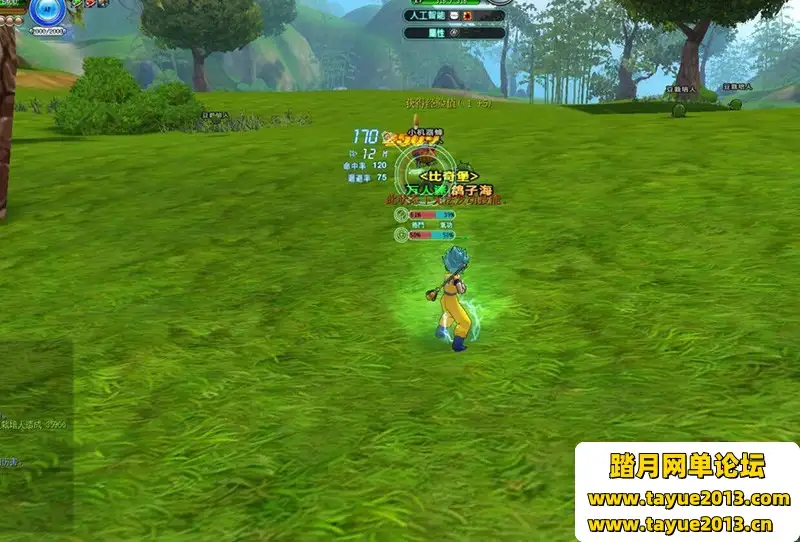Open the www.tayue2013.com watermark link

[688, 498]
